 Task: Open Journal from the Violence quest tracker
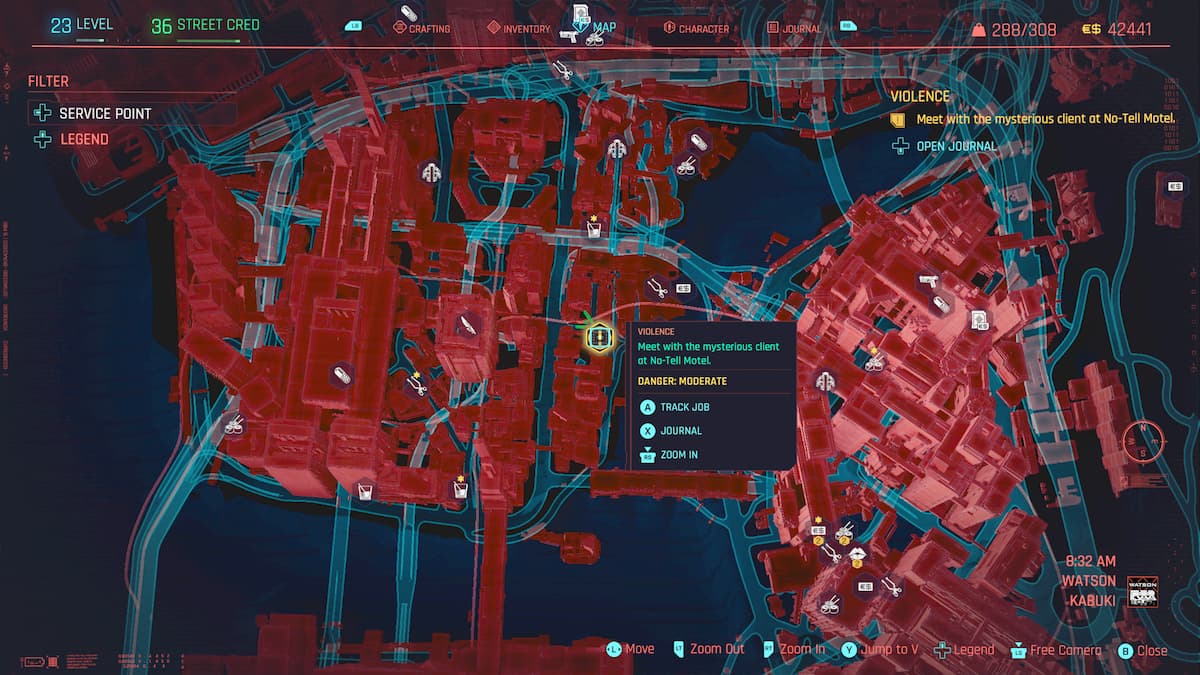956,147
